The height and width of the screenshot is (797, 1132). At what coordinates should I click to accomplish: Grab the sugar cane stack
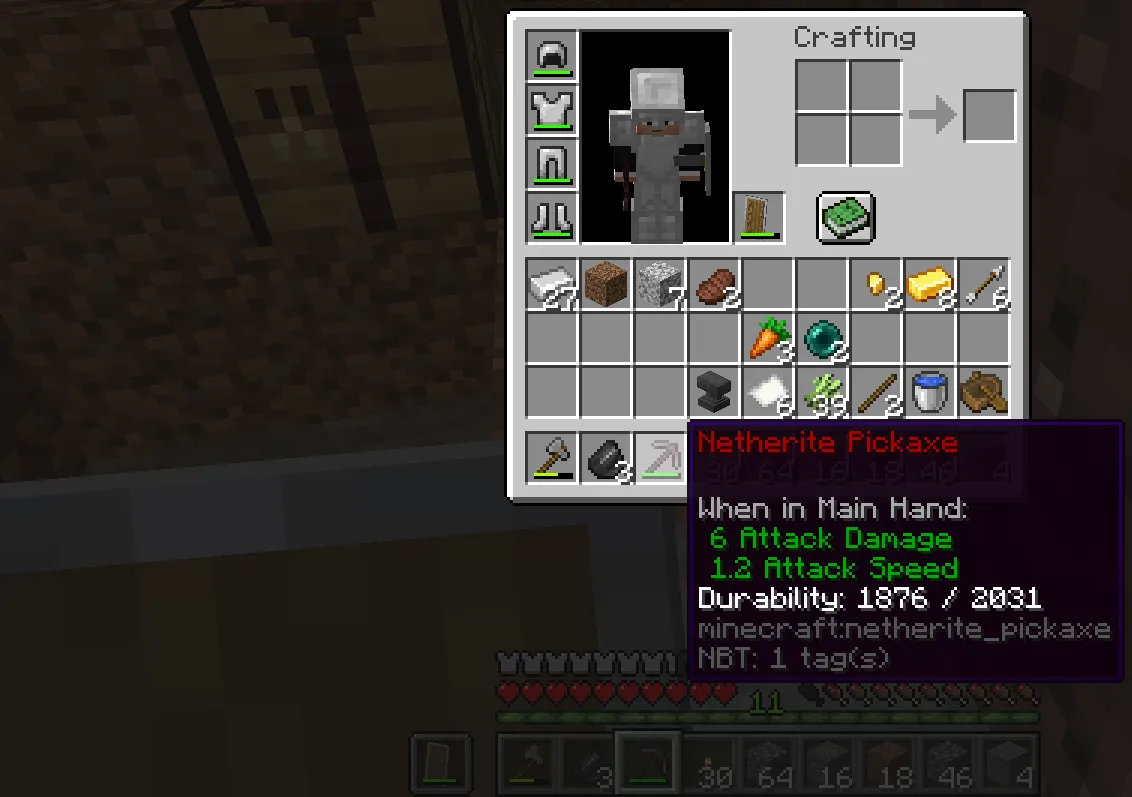(822, 393)
